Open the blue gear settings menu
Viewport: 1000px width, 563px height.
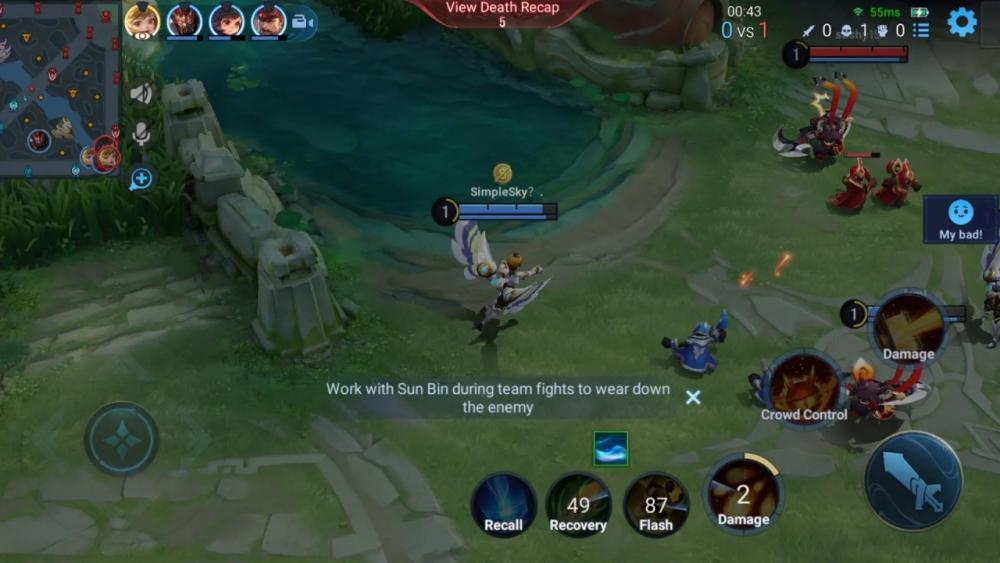click(961, 22)
